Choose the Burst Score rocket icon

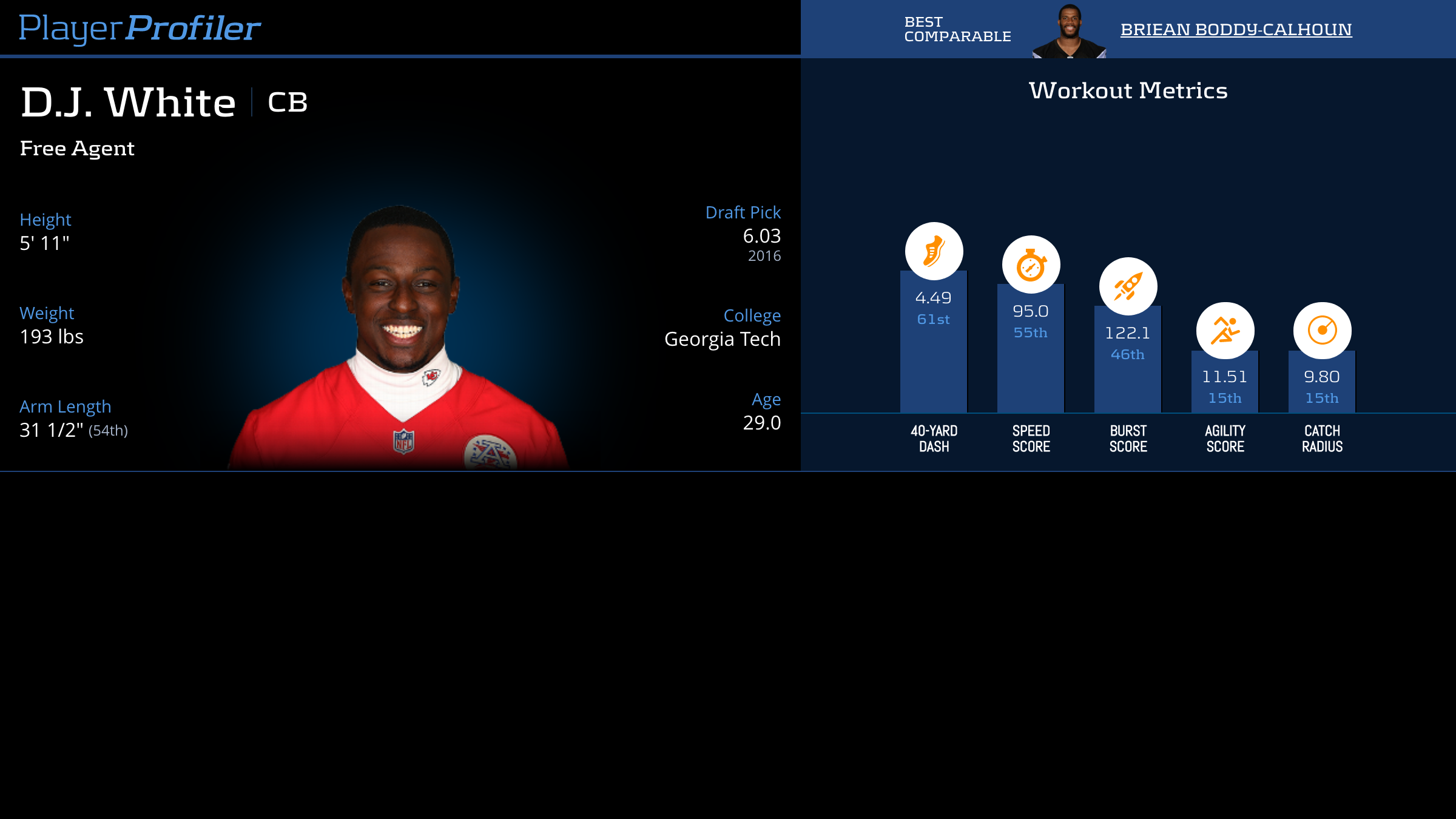[1128, 286]
